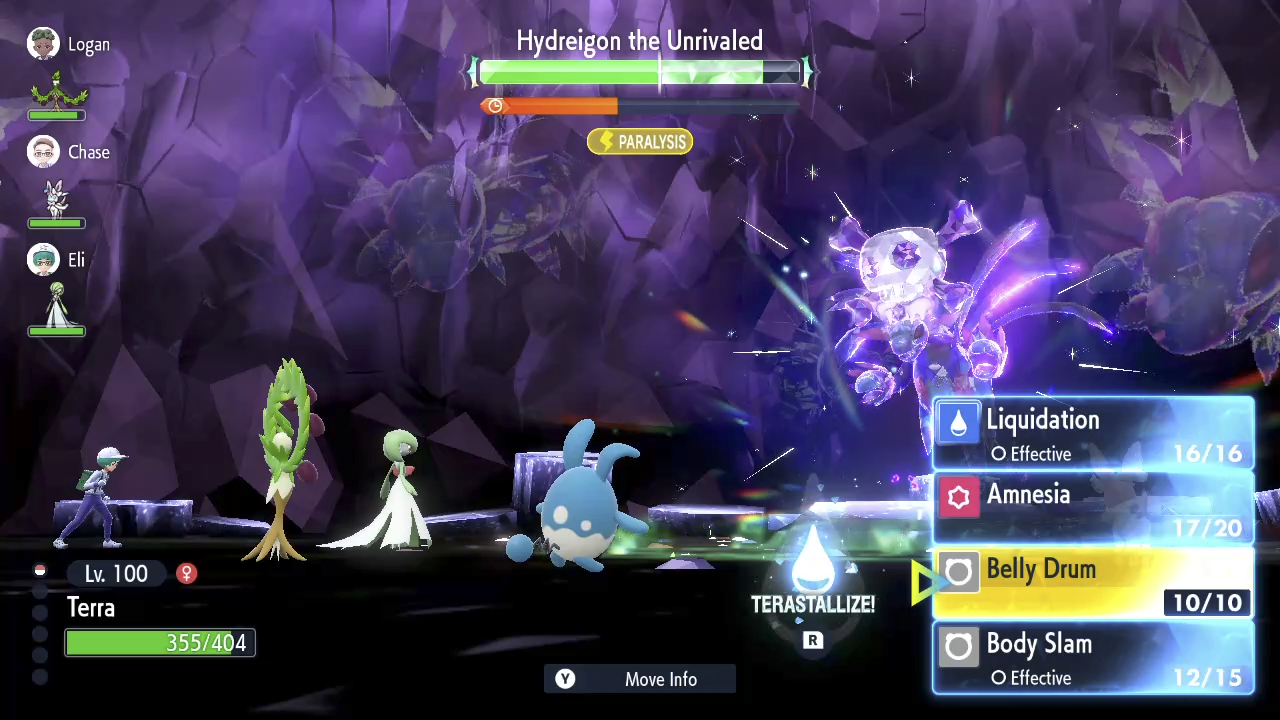The width and height of the screenshot is (1280, 720).
Task: Pick the Belly Drum move
Action: click(x=1093, y=583)
